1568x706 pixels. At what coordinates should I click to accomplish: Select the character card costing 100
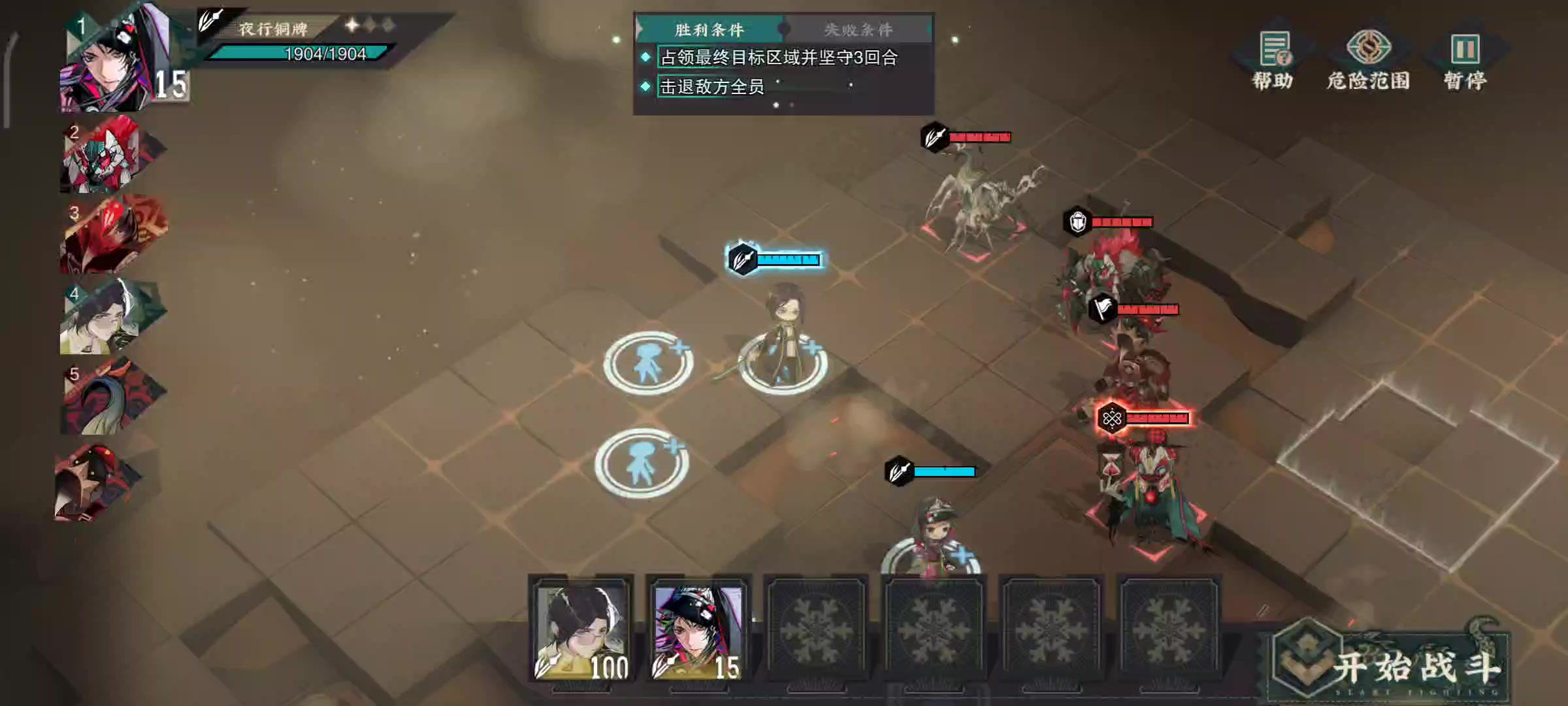point(581,628)
